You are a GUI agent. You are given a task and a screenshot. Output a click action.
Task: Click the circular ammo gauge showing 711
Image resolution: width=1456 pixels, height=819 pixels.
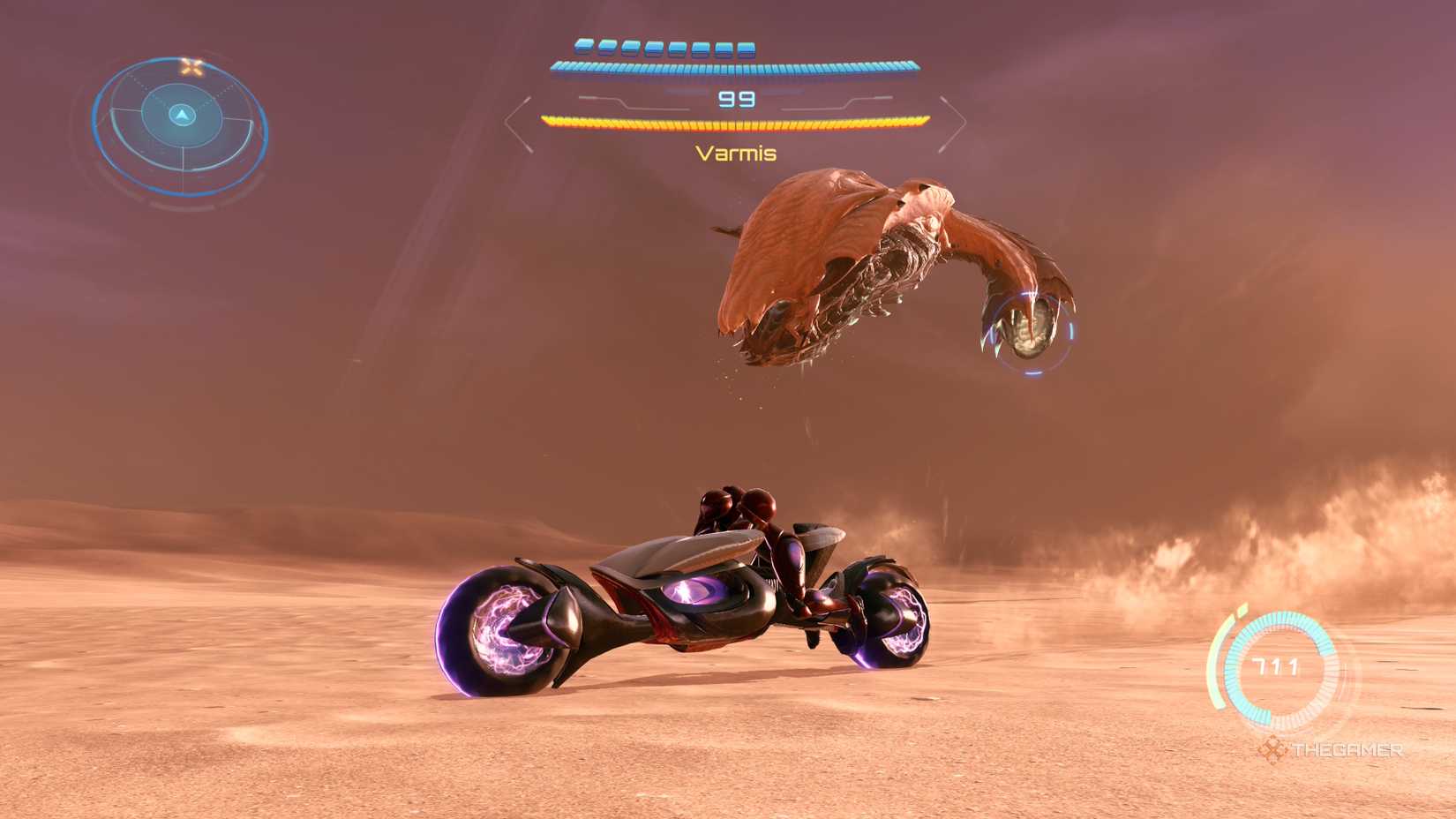pyautogui.click(x=1279, y=671)
